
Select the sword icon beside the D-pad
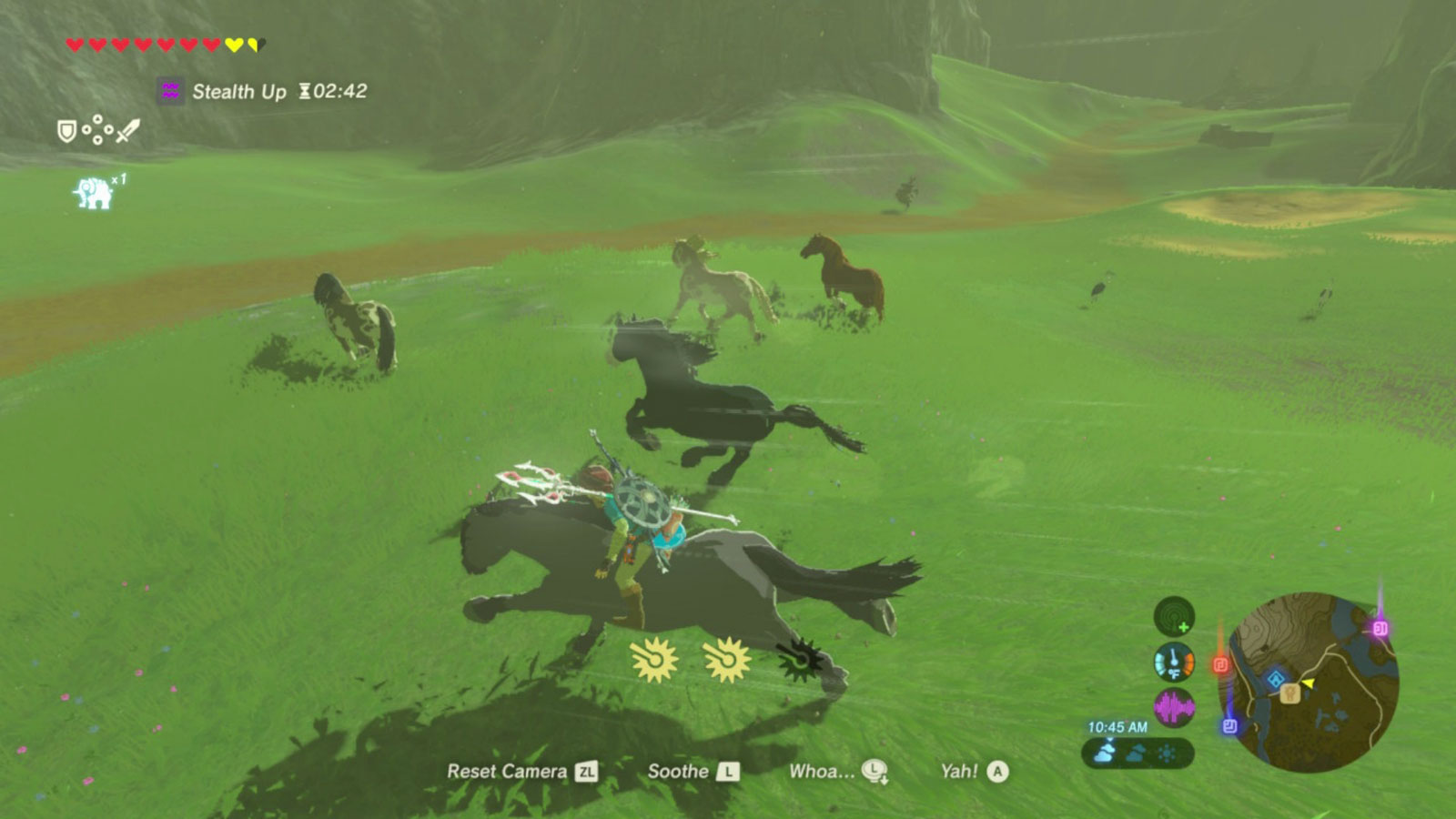tap(126, 130)
